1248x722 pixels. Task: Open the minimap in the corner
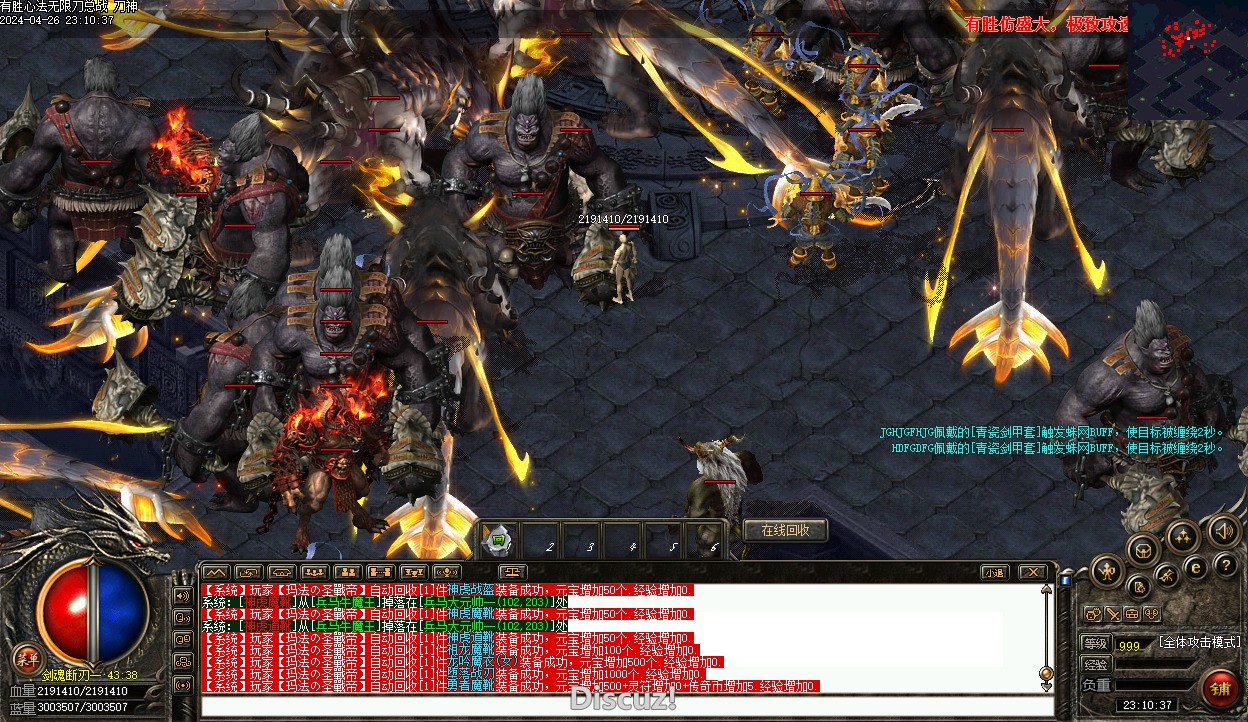pyautogui.click(x=1188, y=60)
